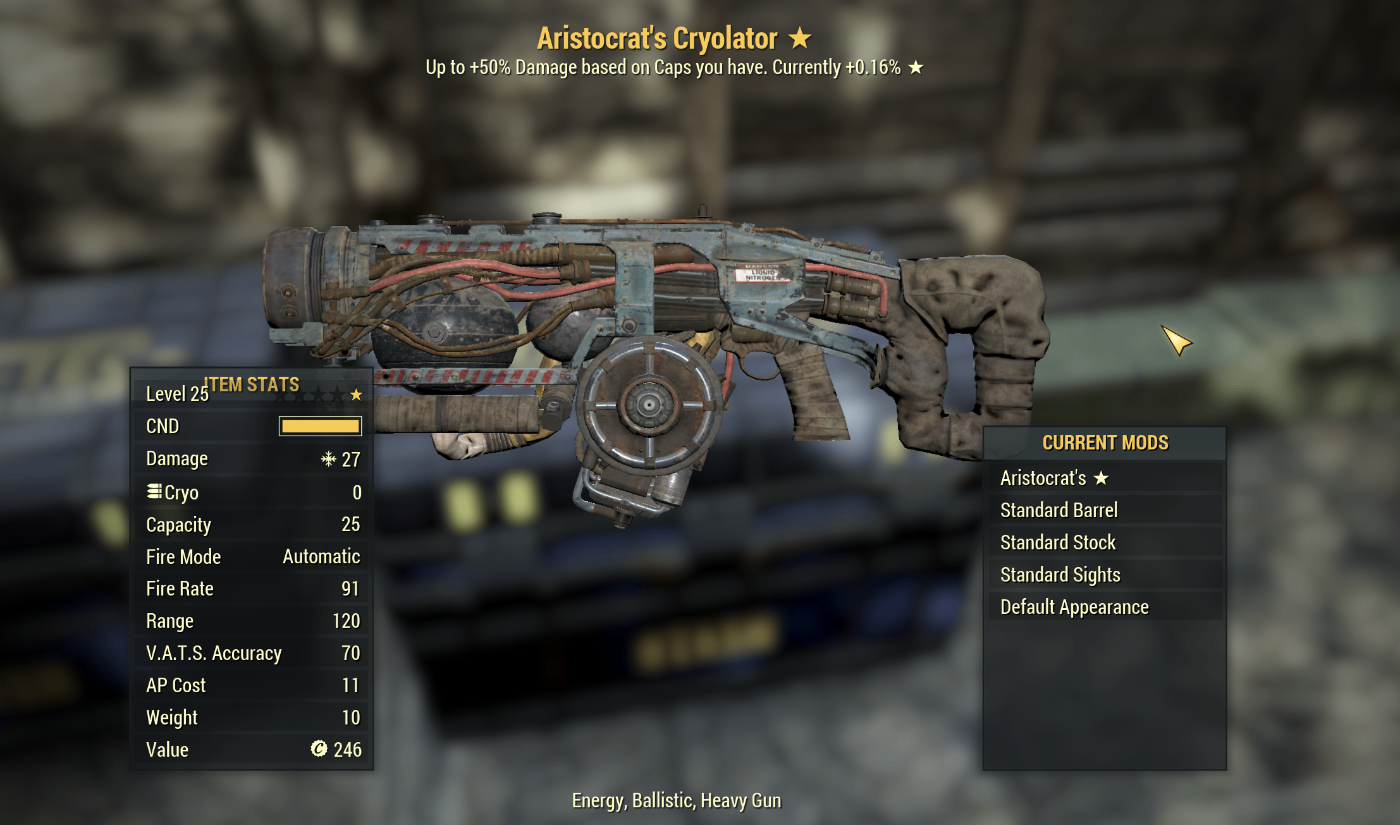Click the star after the Currently +0.16% text

916,67
